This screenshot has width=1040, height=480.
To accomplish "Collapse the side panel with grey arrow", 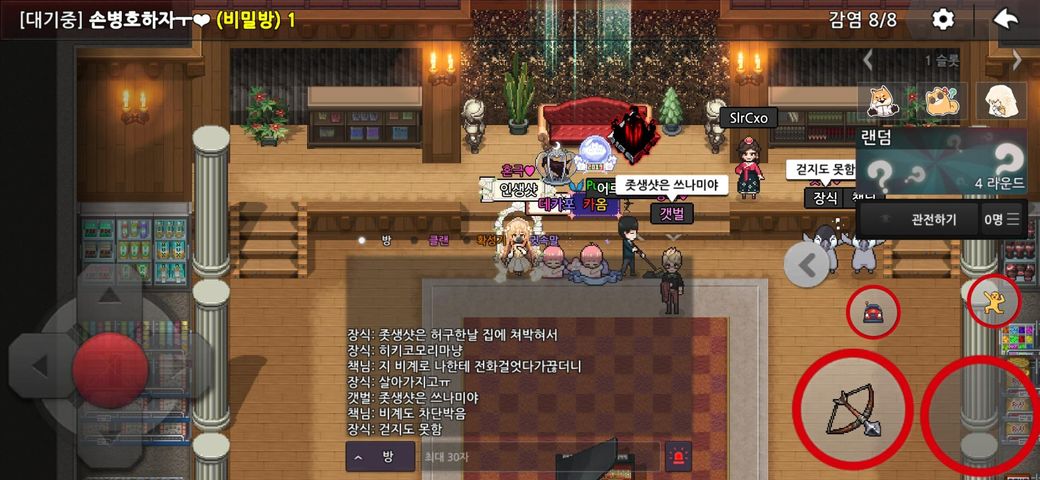I will [808, 264].
